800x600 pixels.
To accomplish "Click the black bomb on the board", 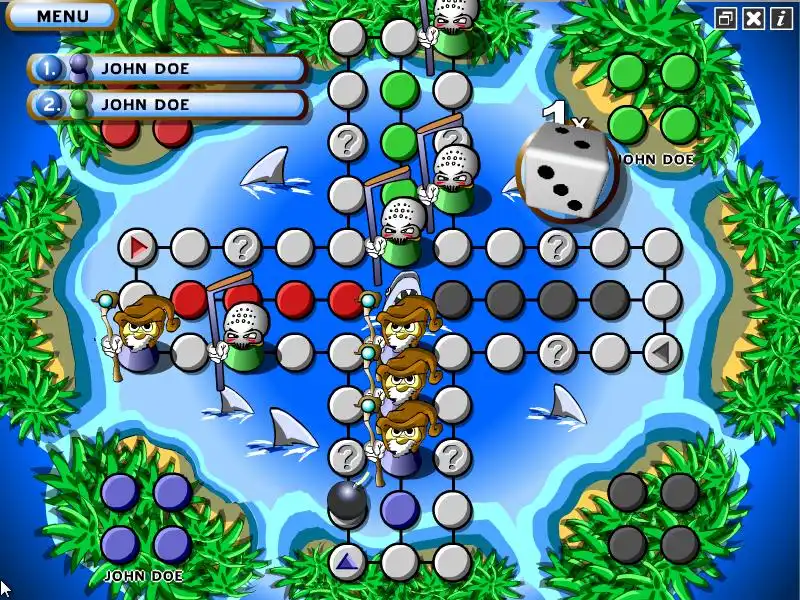I will 347,502.
